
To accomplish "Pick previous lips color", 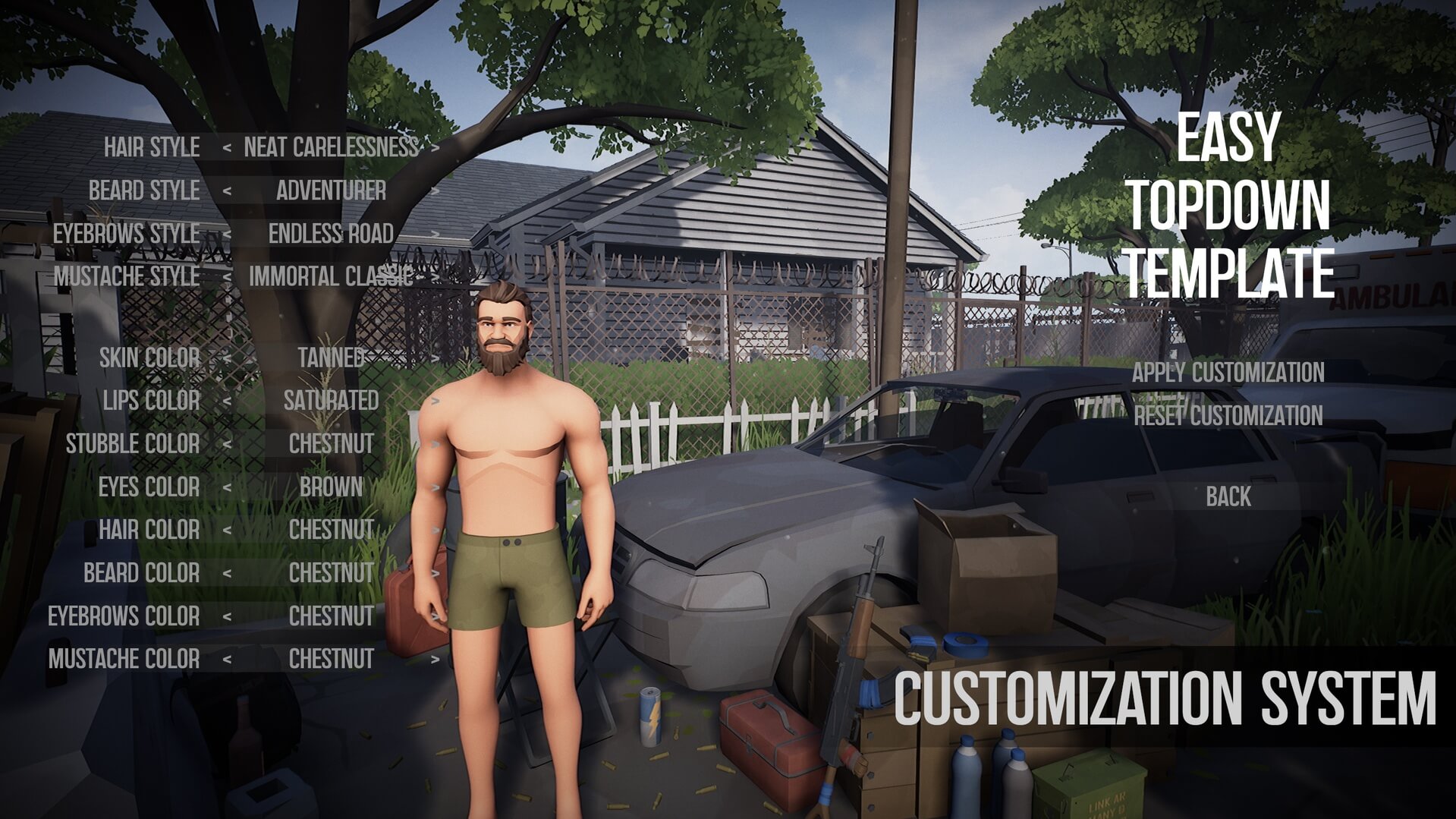I will tap(227, 401).
